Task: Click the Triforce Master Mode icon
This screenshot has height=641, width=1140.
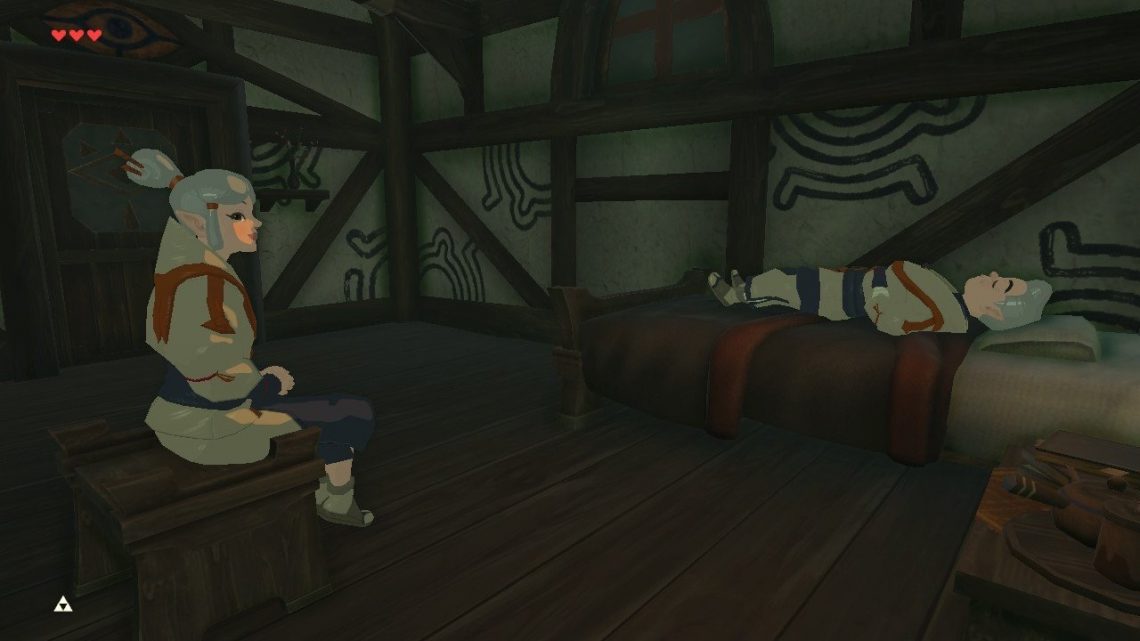Action: (62, 604)
